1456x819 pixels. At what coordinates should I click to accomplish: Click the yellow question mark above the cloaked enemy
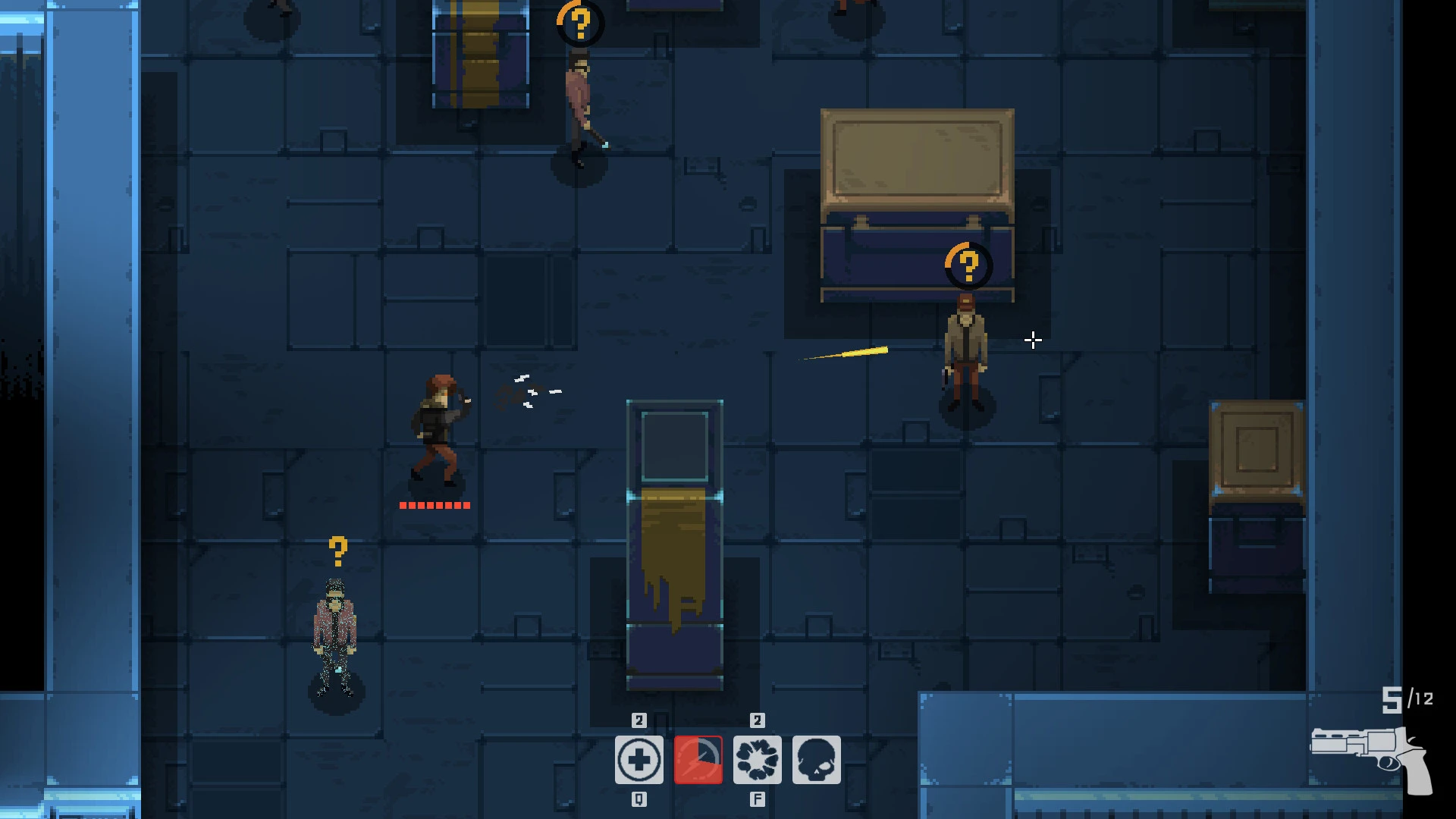tap(337, 548)
